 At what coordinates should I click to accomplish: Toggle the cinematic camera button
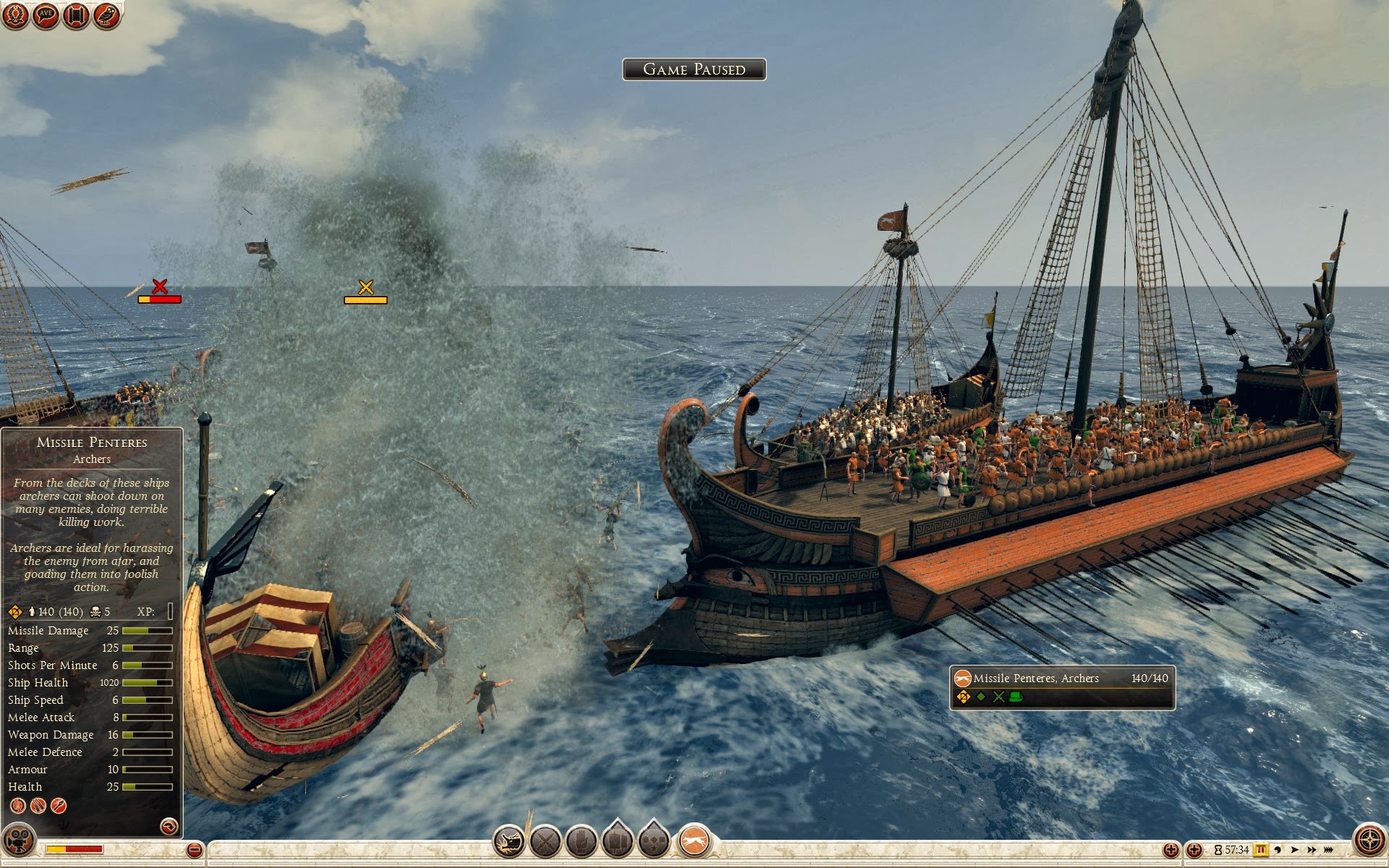(x=18, y=841)
